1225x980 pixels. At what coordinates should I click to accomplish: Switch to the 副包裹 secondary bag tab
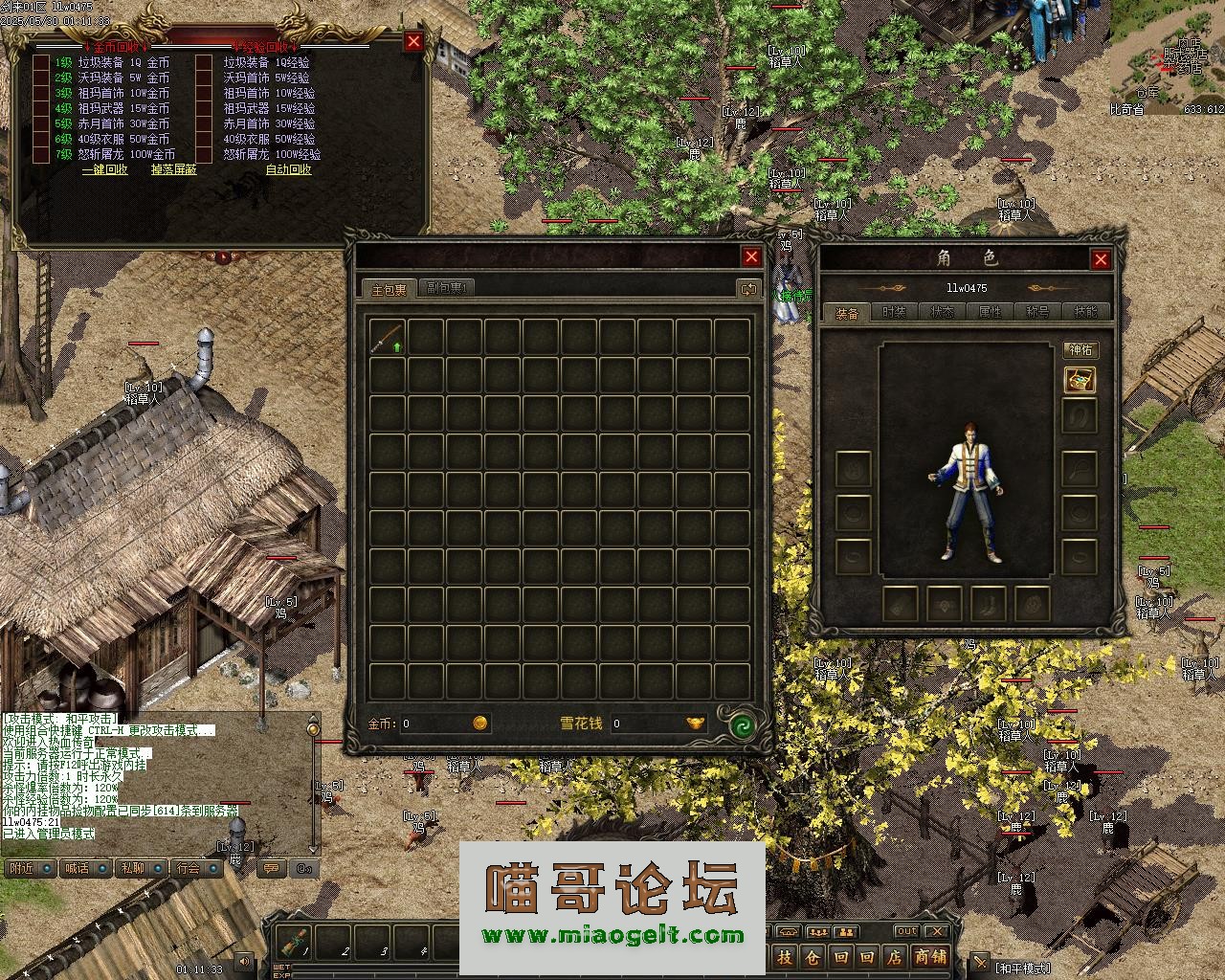pyautogui.click(x=445, y=288)
